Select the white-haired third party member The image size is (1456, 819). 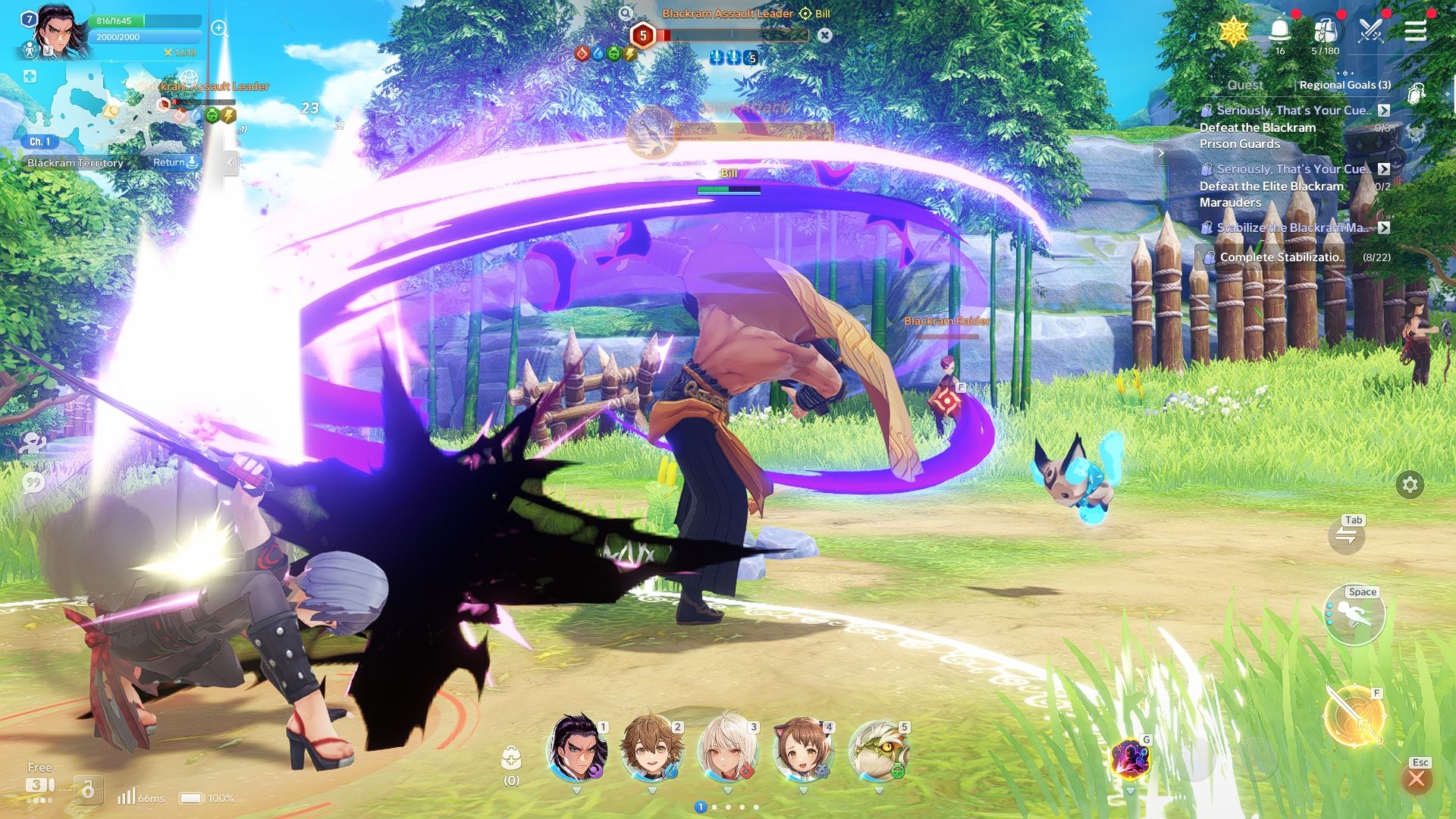pyautogui.click(x=728, y=750)
